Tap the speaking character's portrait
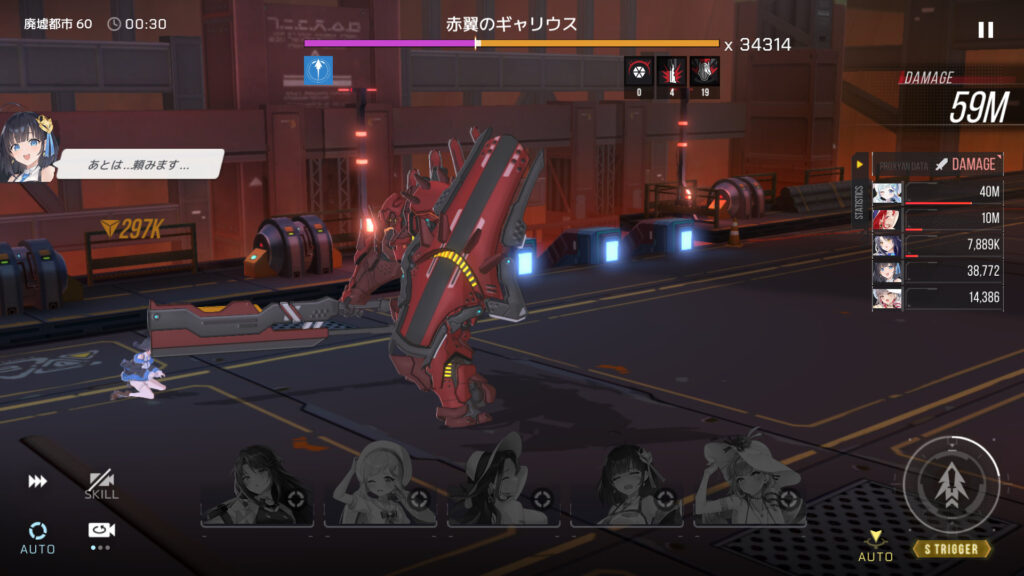This screenshot has height=576, width=1024. pos(28,147)
